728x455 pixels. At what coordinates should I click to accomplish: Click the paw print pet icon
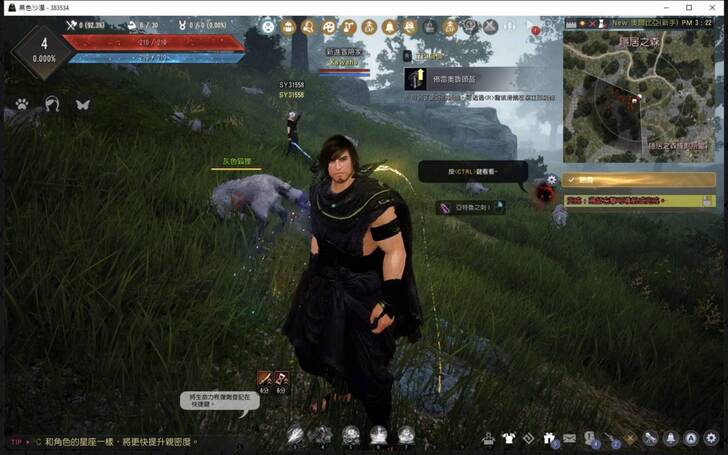pos(22,103)
